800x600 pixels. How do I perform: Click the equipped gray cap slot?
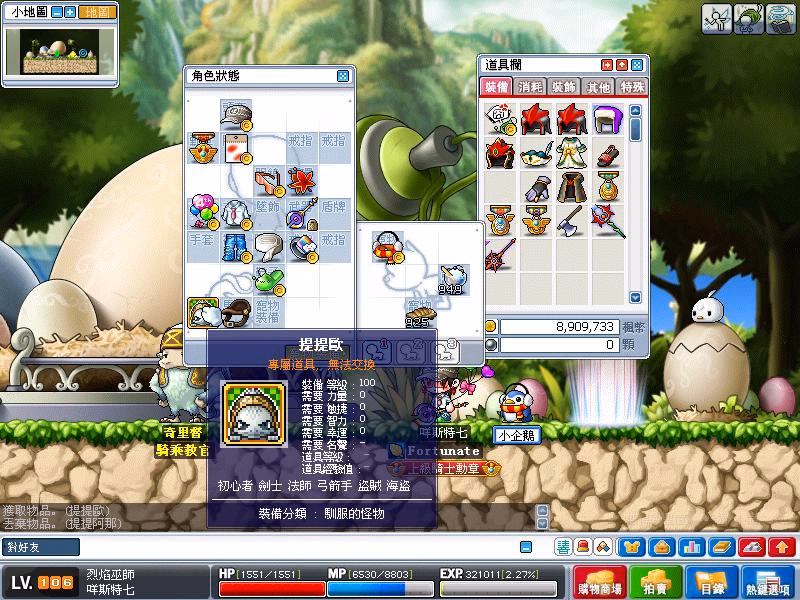[x=235, y=115]
